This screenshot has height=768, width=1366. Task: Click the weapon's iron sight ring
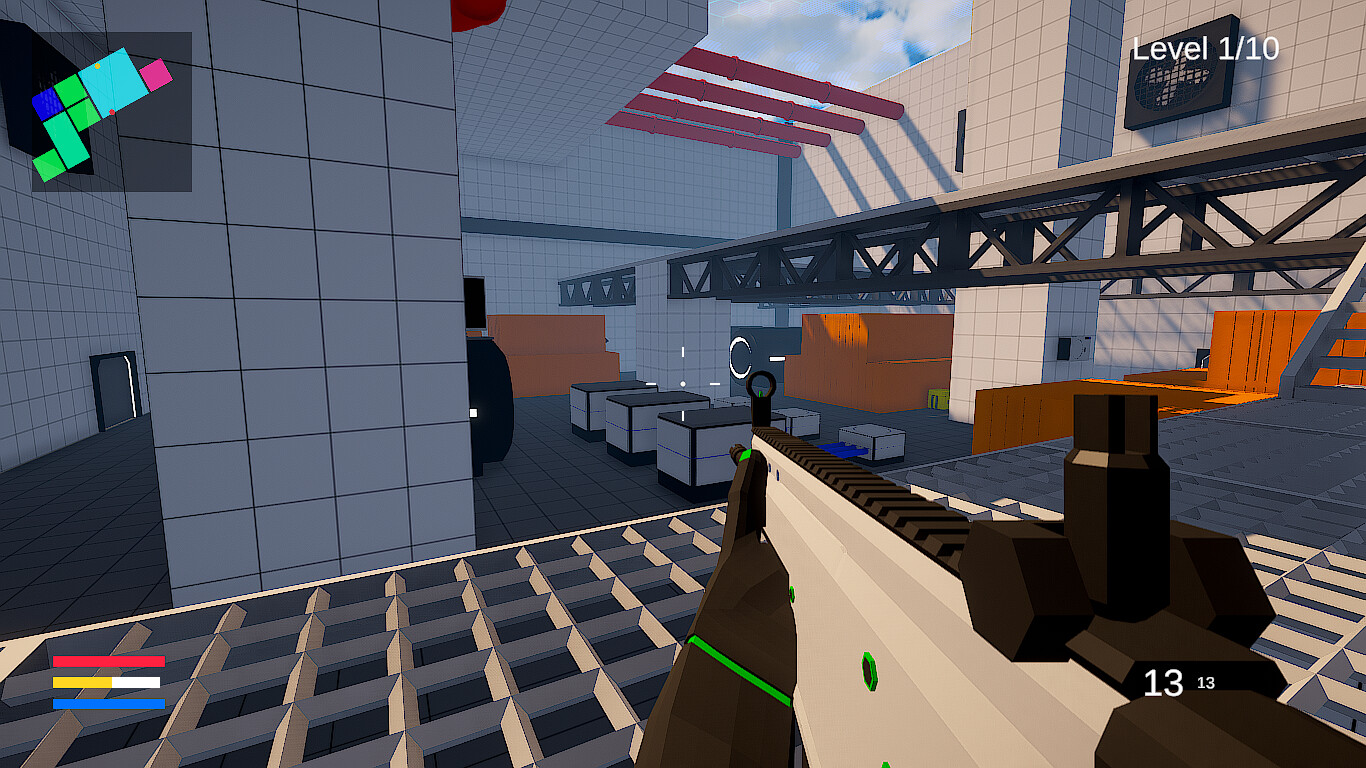click(762, 385)
